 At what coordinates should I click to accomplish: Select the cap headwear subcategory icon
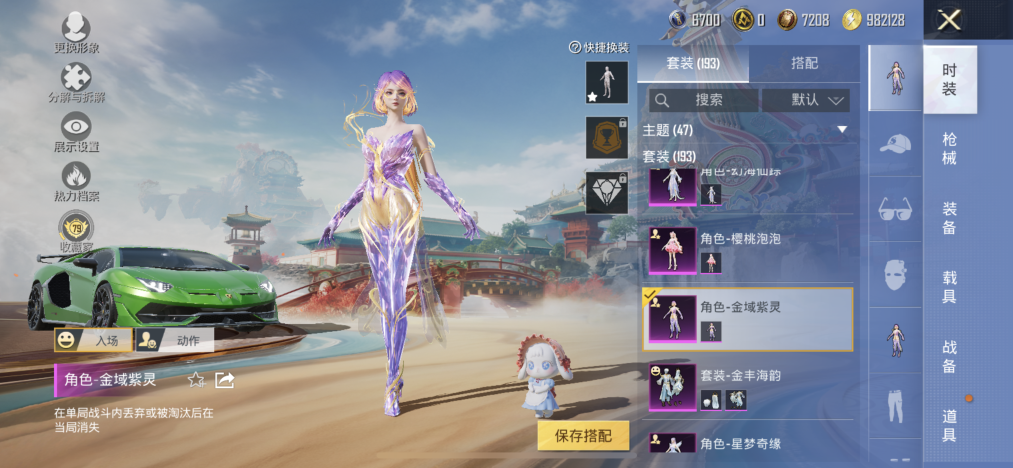[895, 144]
